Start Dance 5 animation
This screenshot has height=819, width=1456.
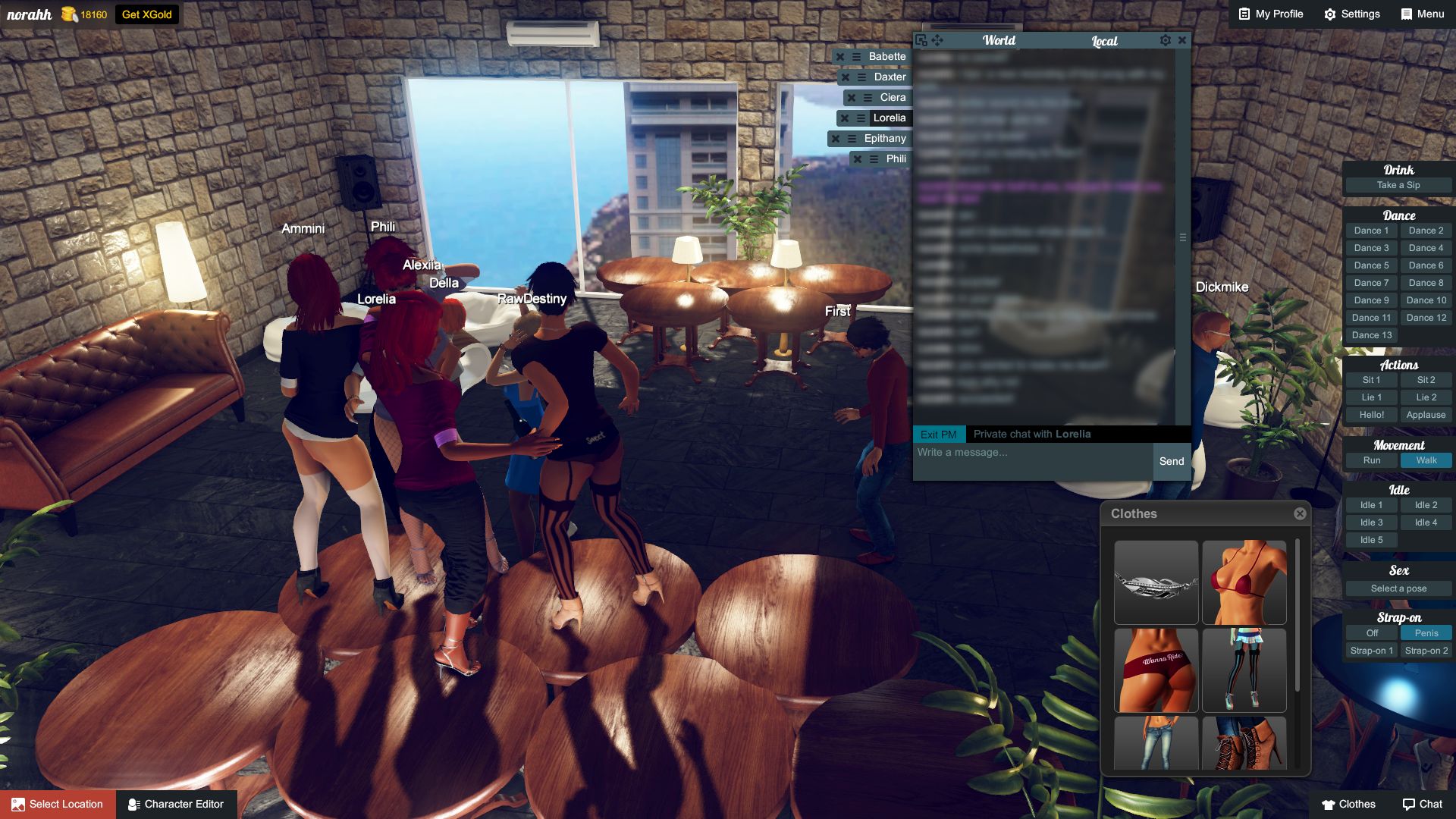pos(1371,265)
